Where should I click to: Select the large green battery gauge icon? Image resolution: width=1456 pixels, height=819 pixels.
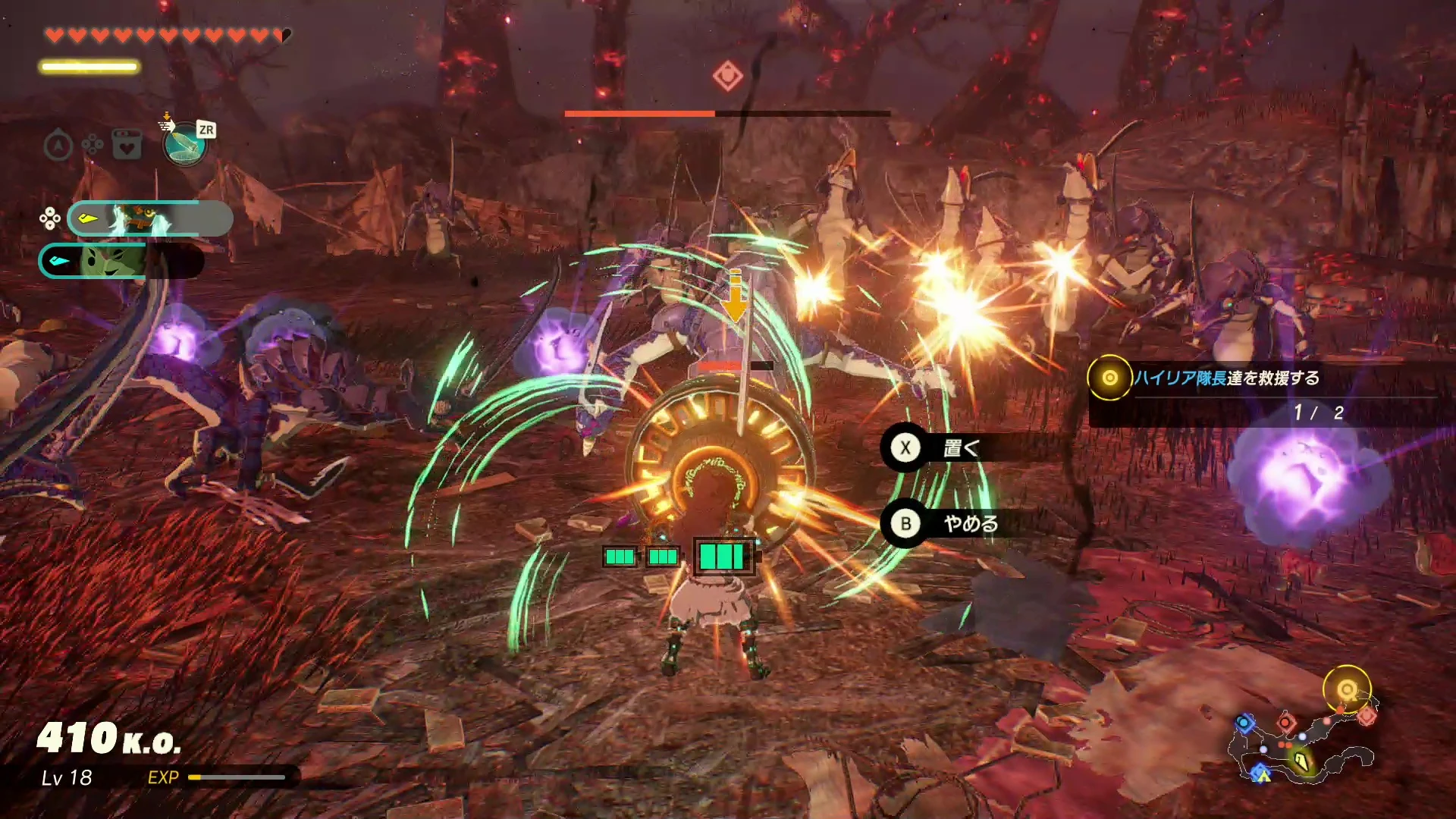723,557
